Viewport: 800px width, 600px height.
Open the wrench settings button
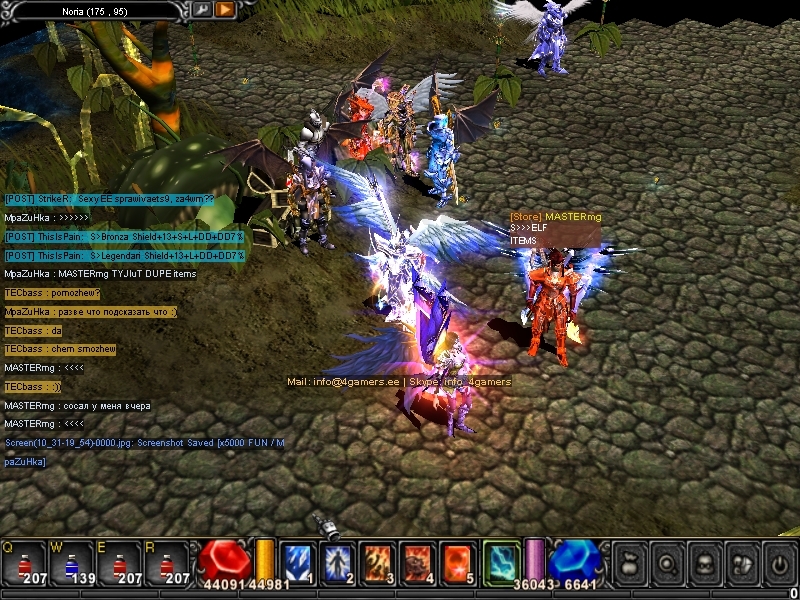coord(202,9)
